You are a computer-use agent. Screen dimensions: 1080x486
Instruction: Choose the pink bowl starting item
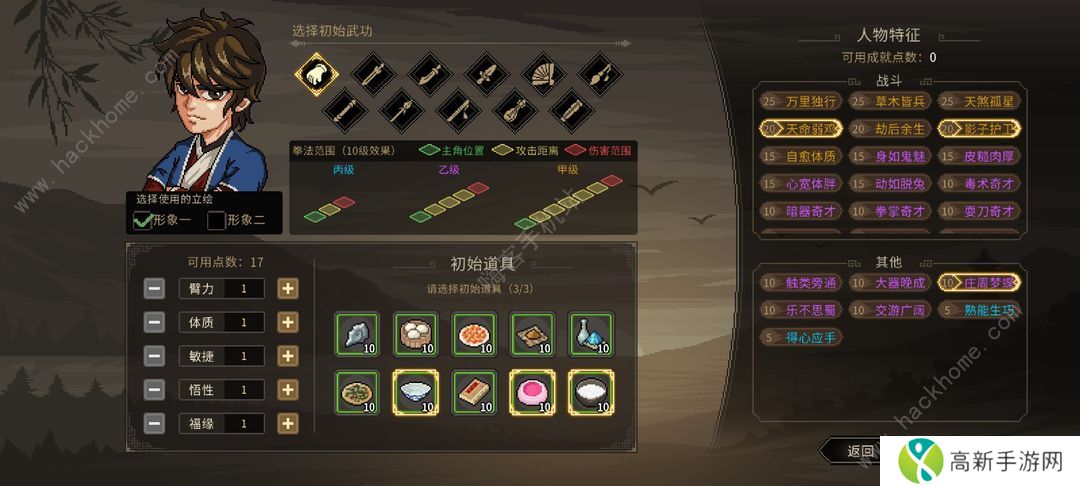point(530,392)
